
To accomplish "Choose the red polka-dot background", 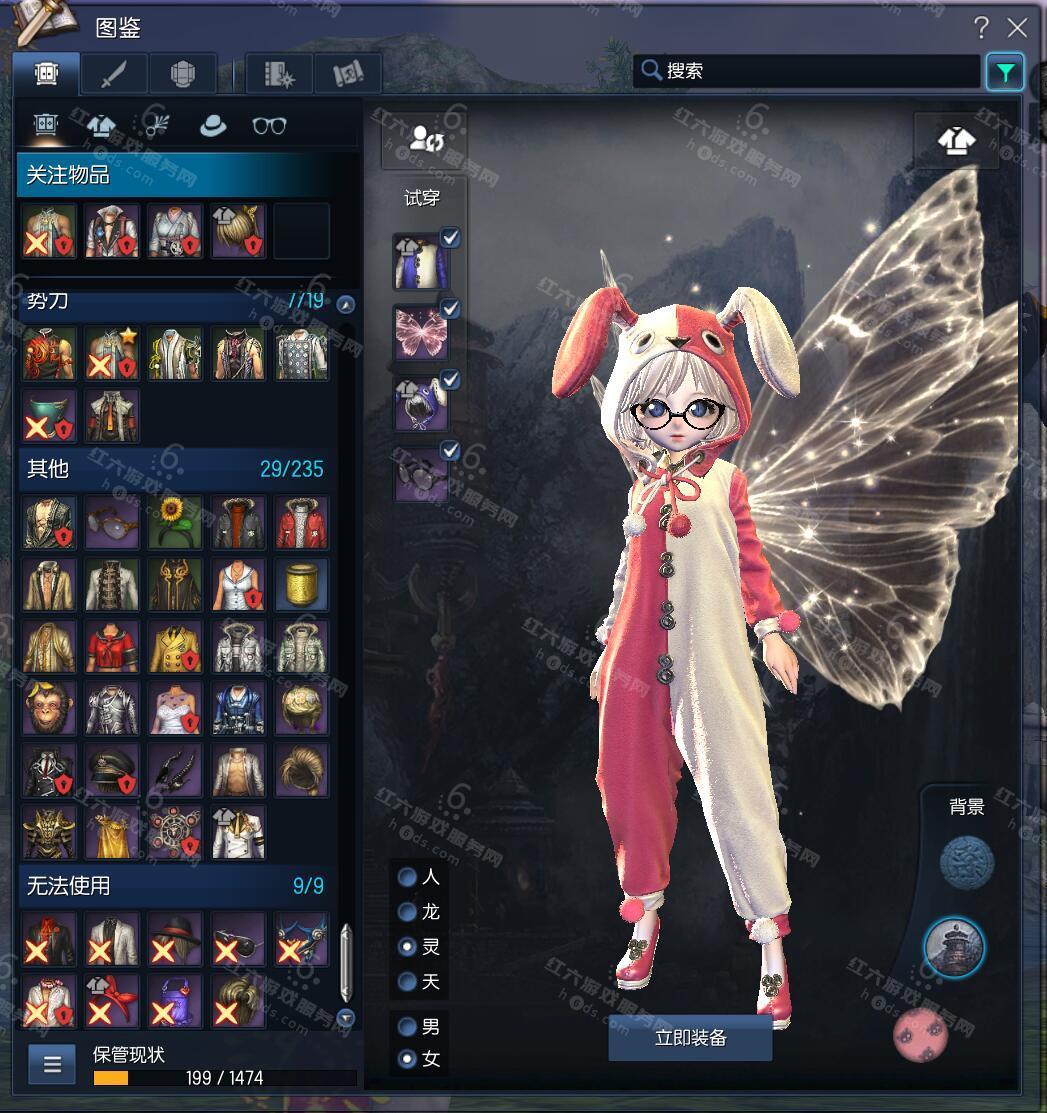I will [x=920, y=1035].
